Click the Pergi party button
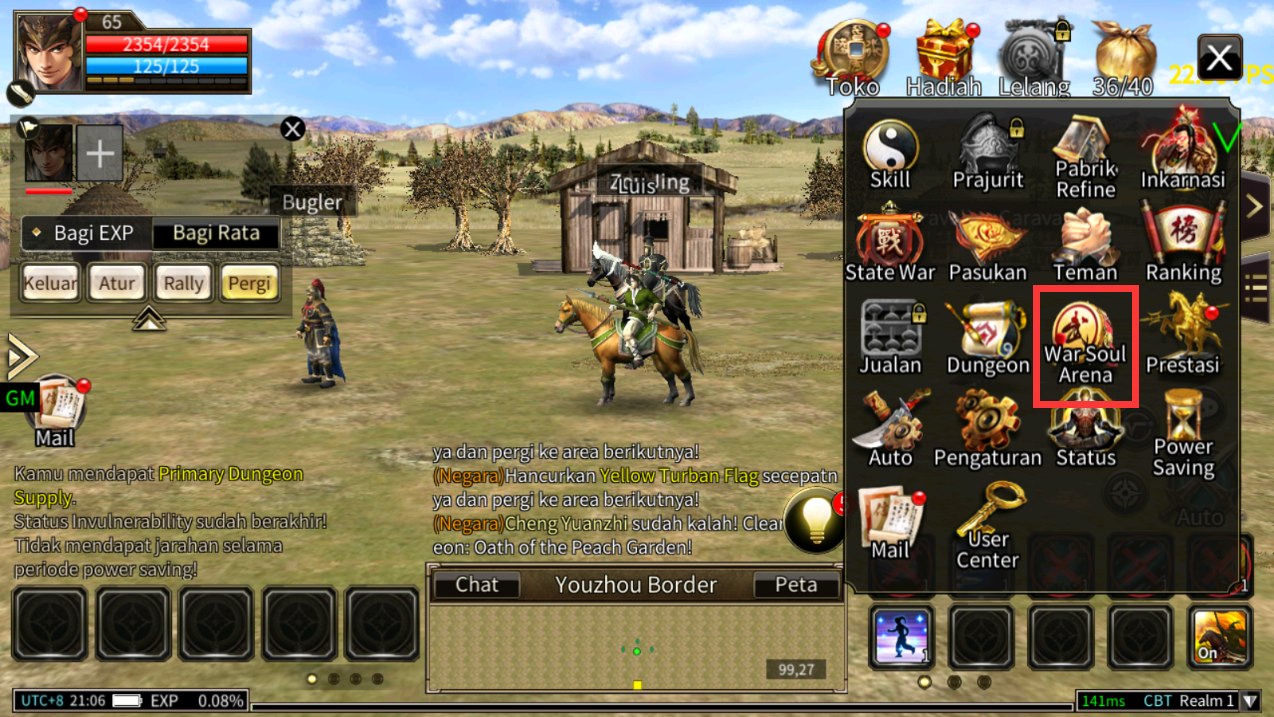Image resolution: width=1274 pixels, height=717 pixels. tap(249, 283)
